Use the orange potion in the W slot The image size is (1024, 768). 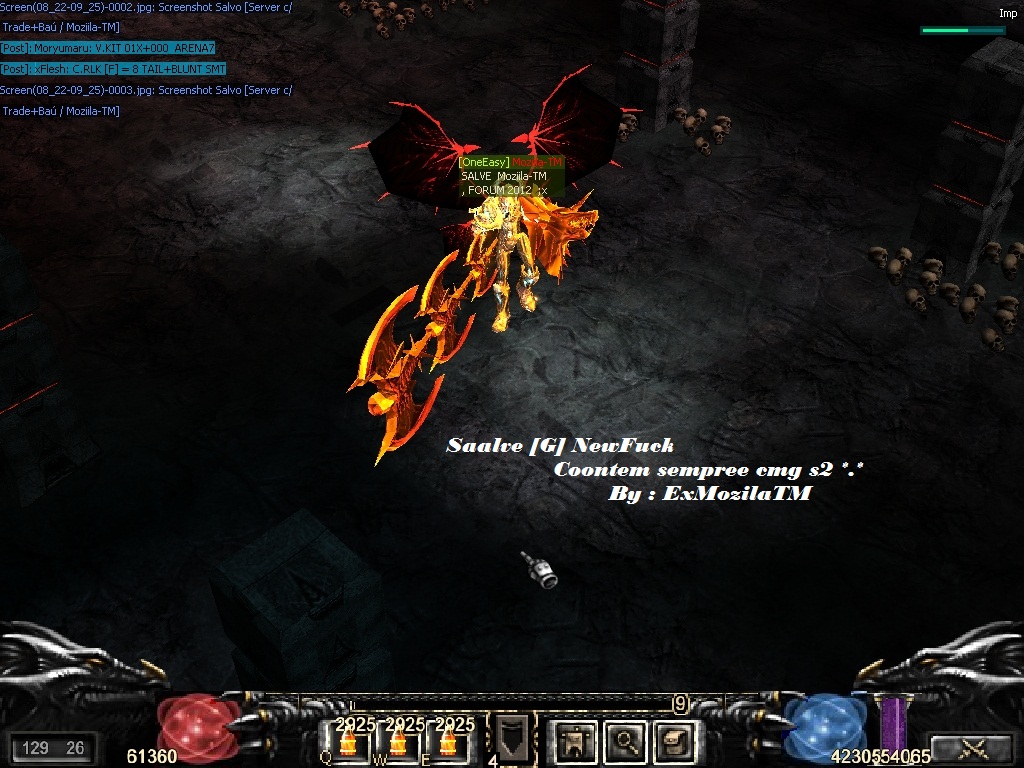398,743
